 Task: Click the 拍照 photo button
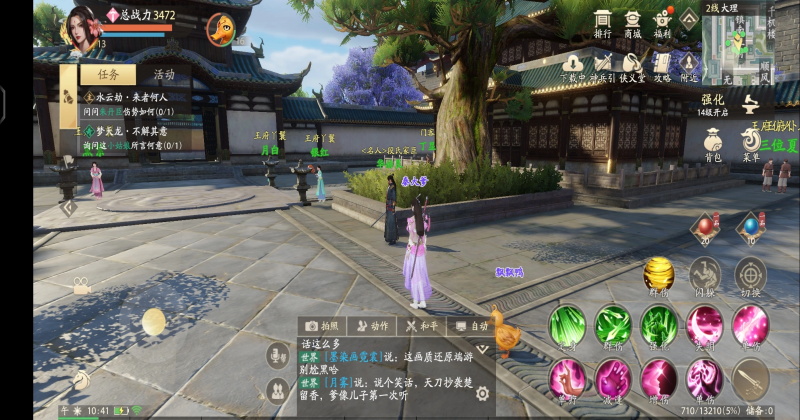point(322,326)
